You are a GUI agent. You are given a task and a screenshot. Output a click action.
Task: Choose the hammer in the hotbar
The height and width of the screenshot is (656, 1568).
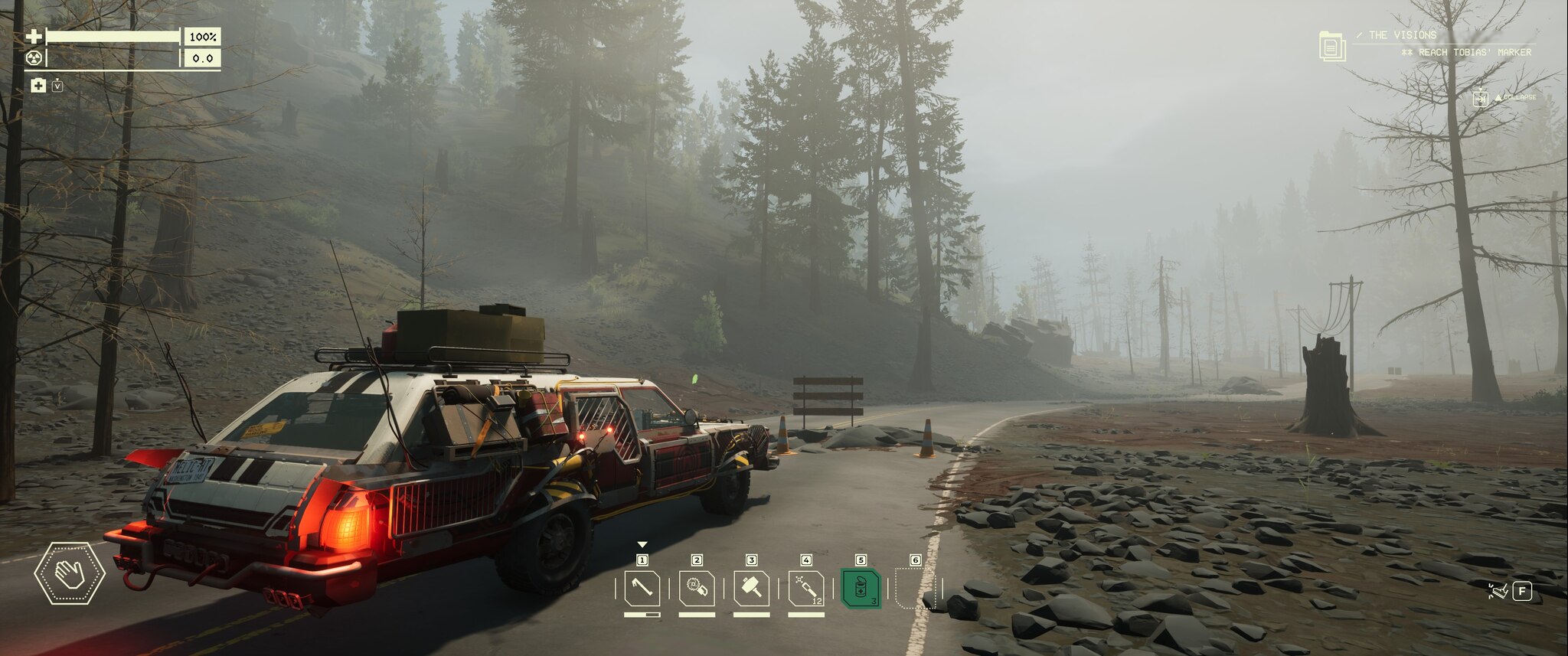pyautogui.click(x=751, y=589)
